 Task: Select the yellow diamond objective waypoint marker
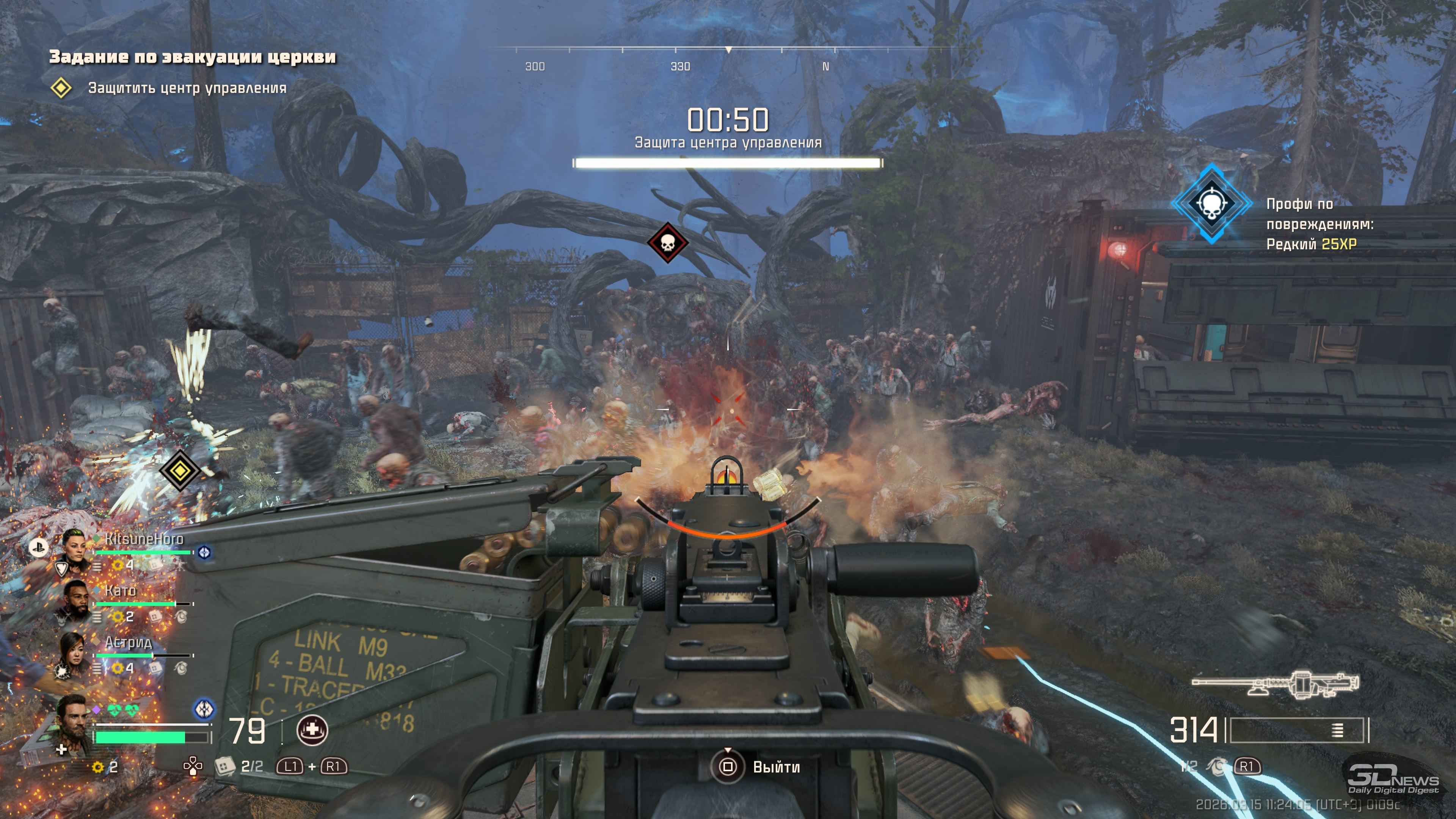180,470
